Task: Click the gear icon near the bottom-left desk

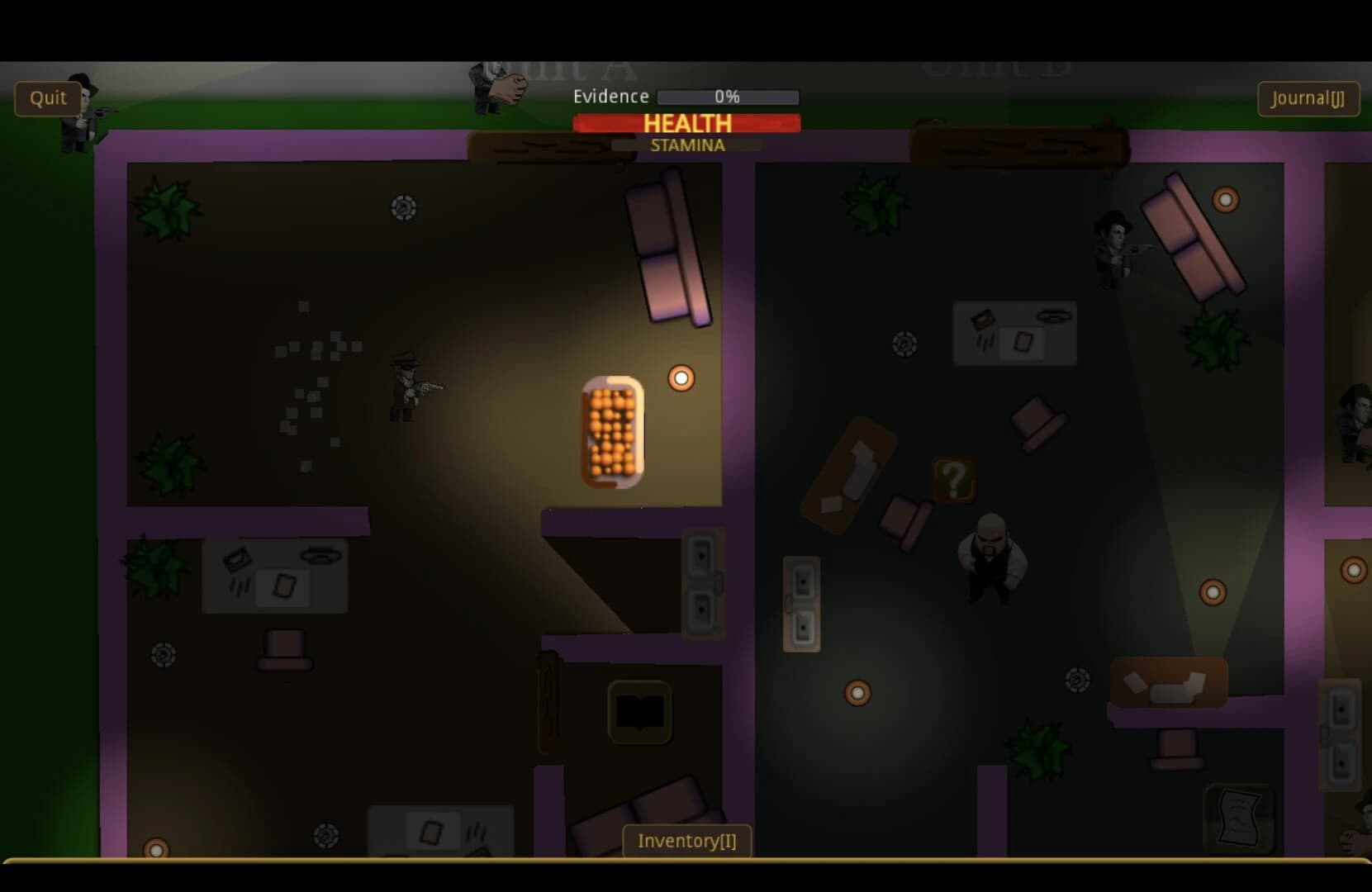Action: [x=164, y=652]
